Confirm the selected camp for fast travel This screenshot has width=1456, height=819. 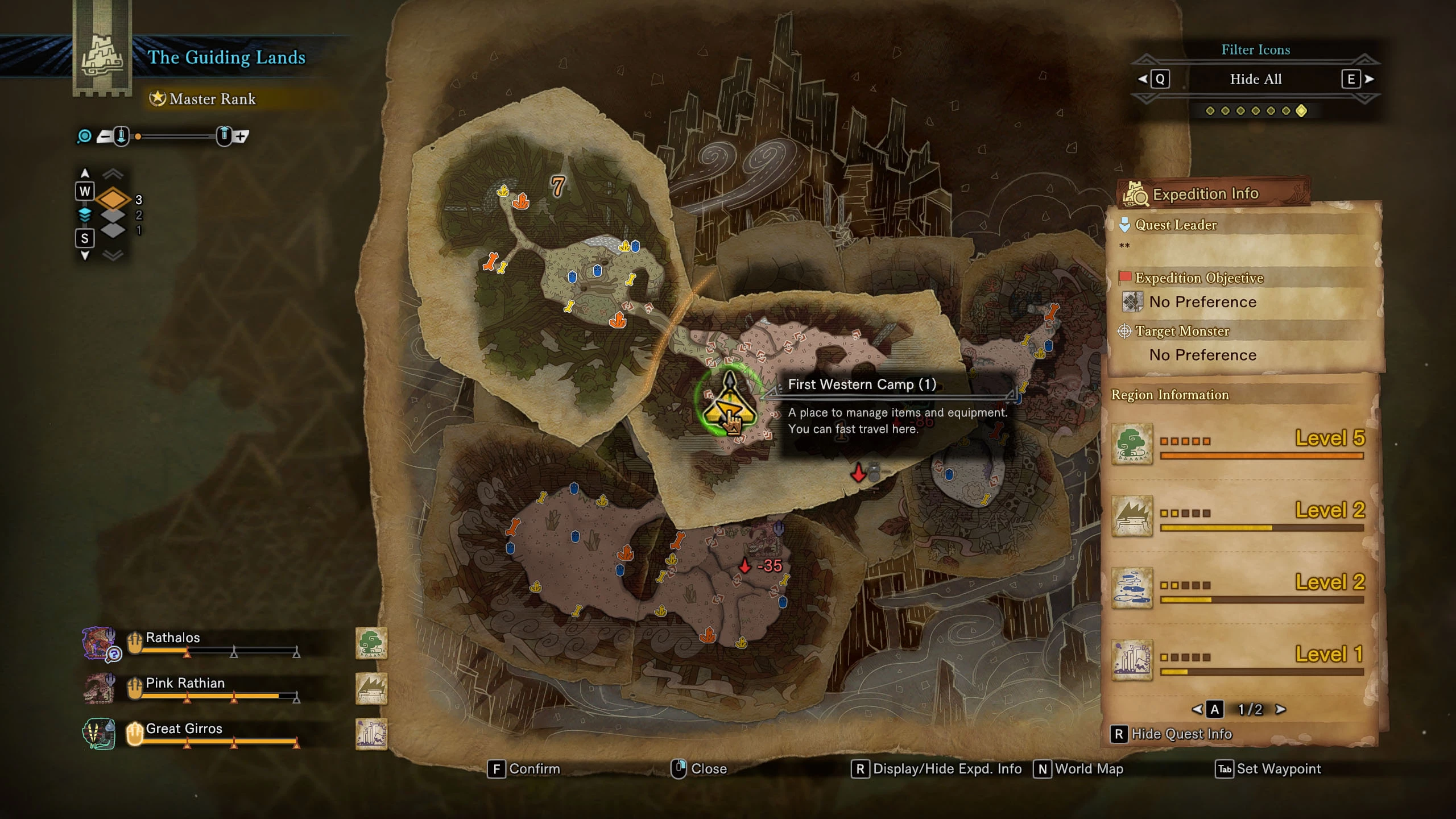524,769
